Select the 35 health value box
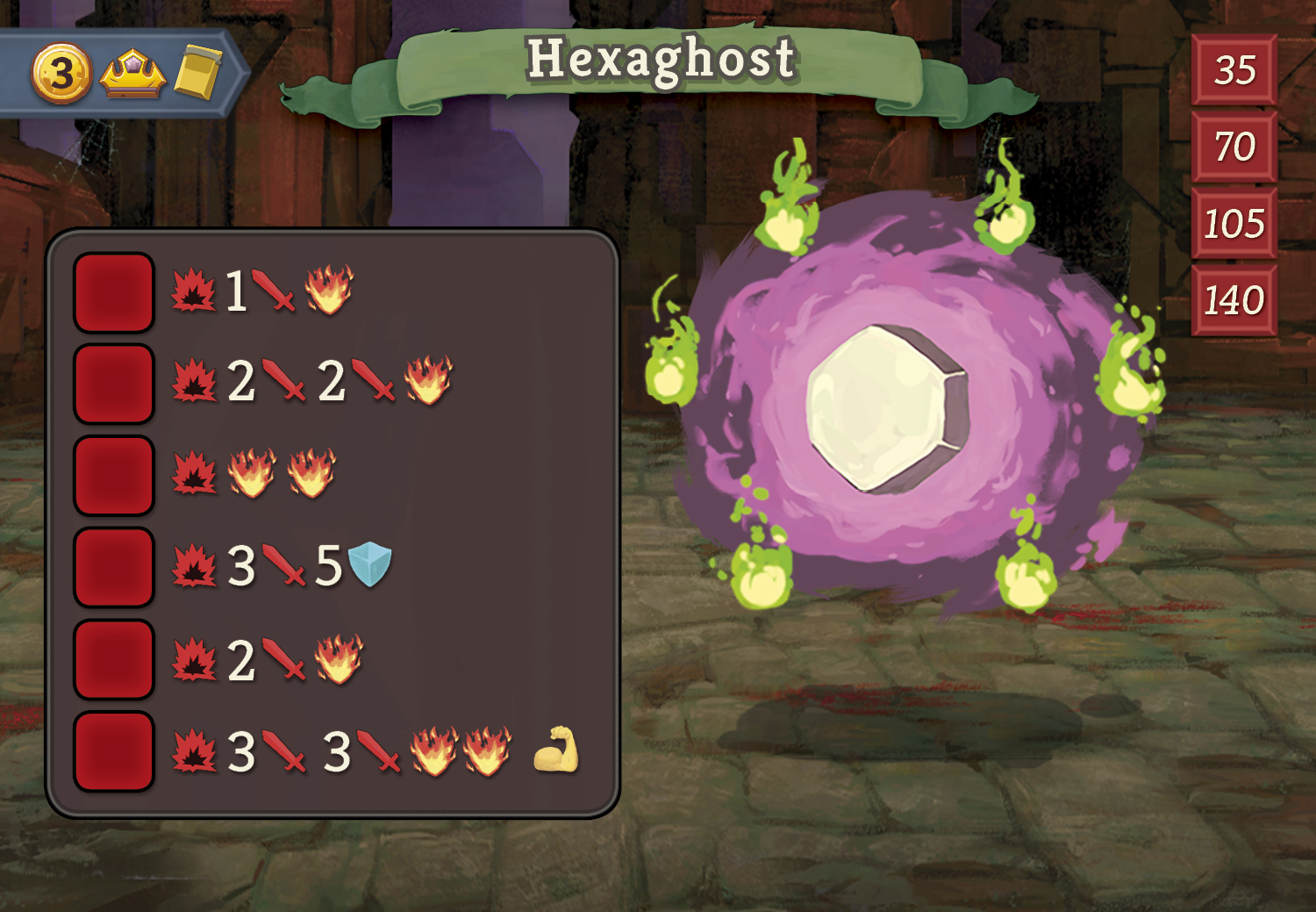Screen dimensions: 1316x912 point(1234,70)
